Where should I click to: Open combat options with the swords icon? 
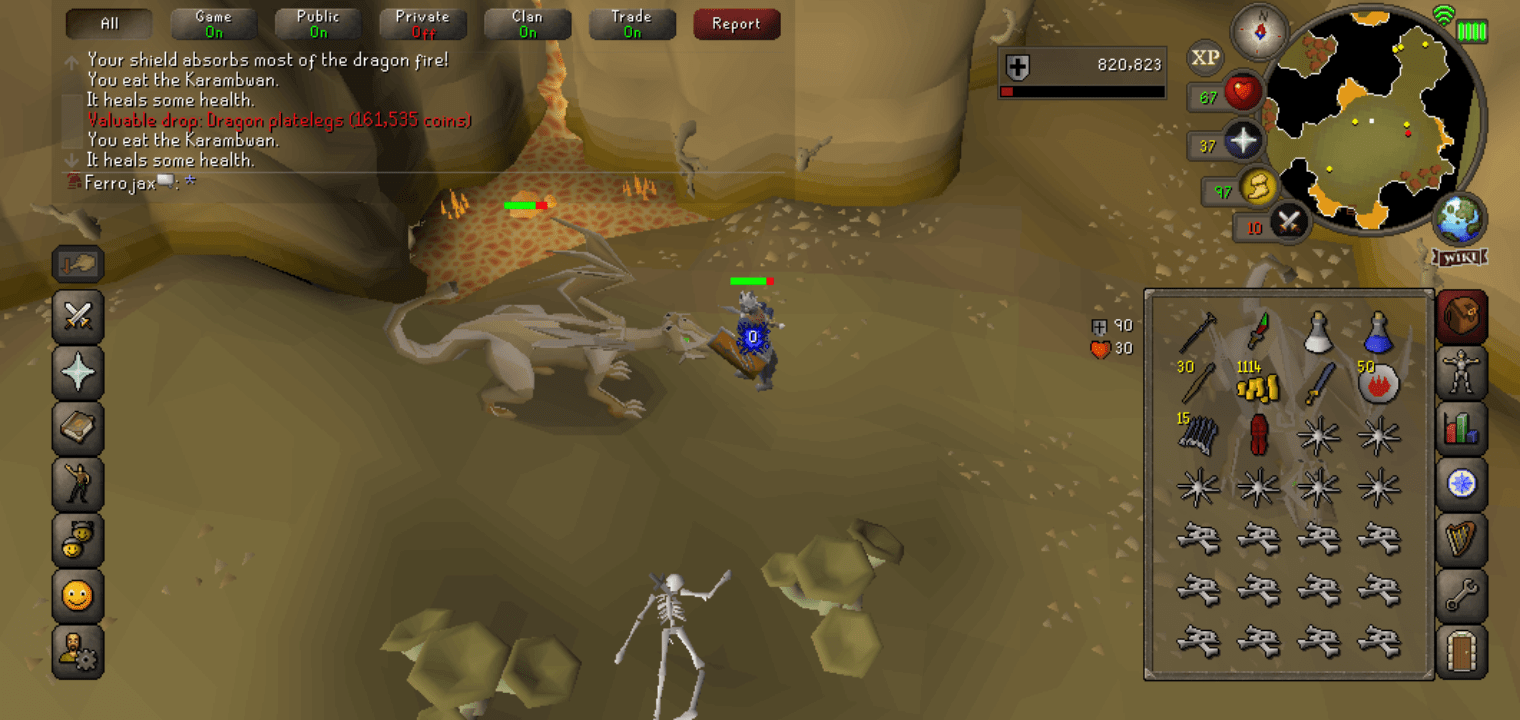tap(78, 318)
